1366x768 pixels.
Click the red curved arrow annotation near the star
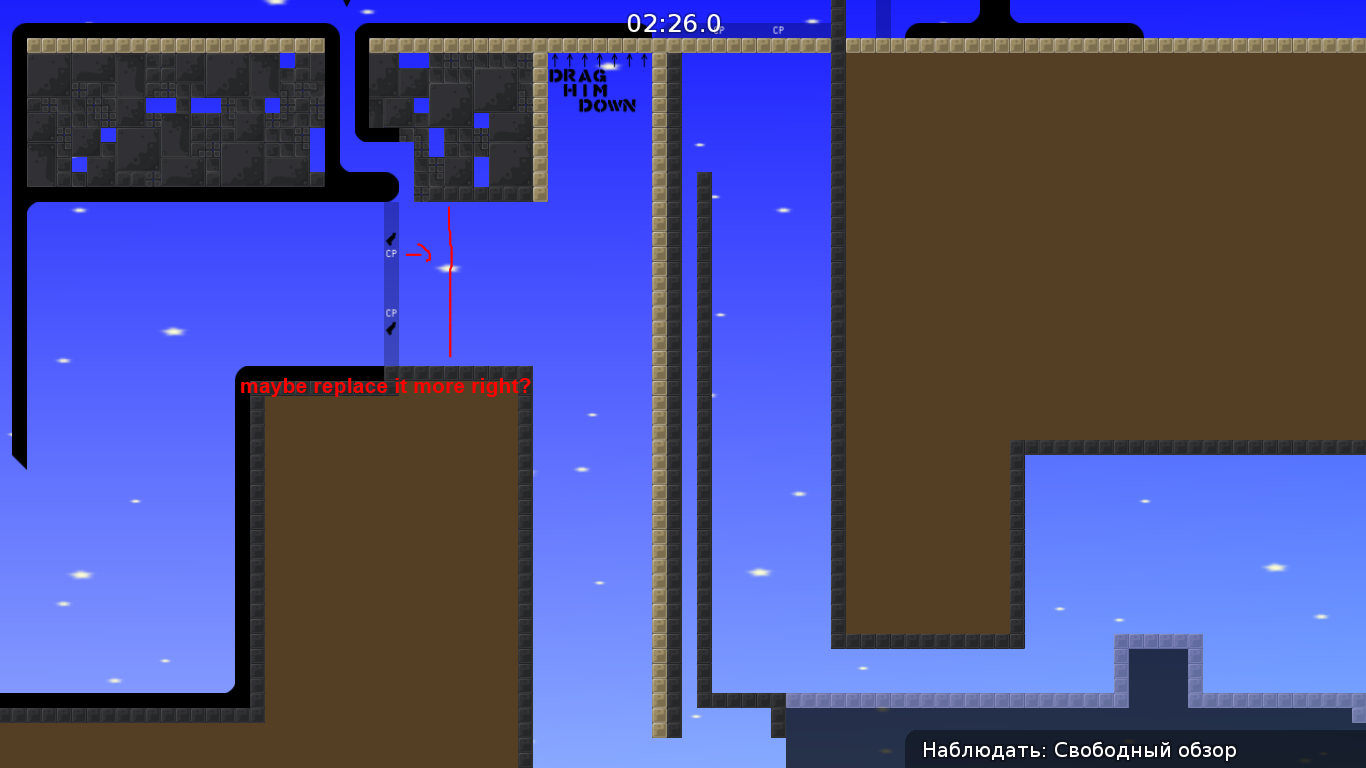(x=422, y=250)
